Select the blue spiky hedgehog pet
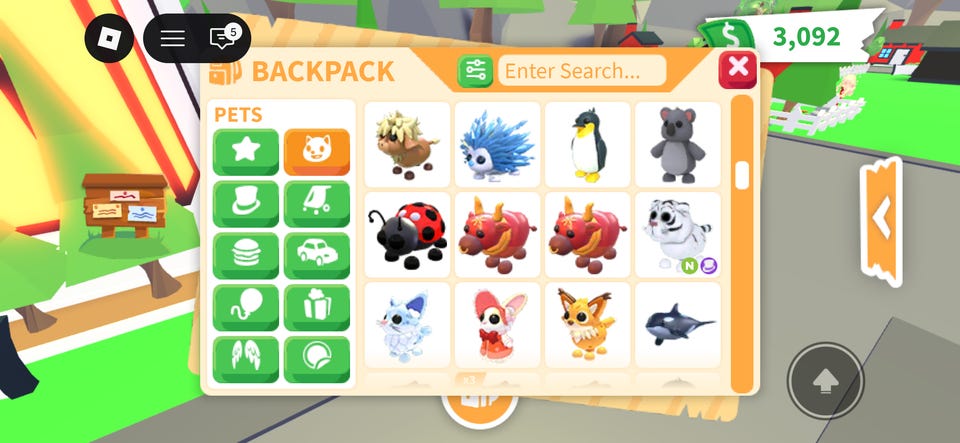Screen dimensions: 960x443 point(497,144)
